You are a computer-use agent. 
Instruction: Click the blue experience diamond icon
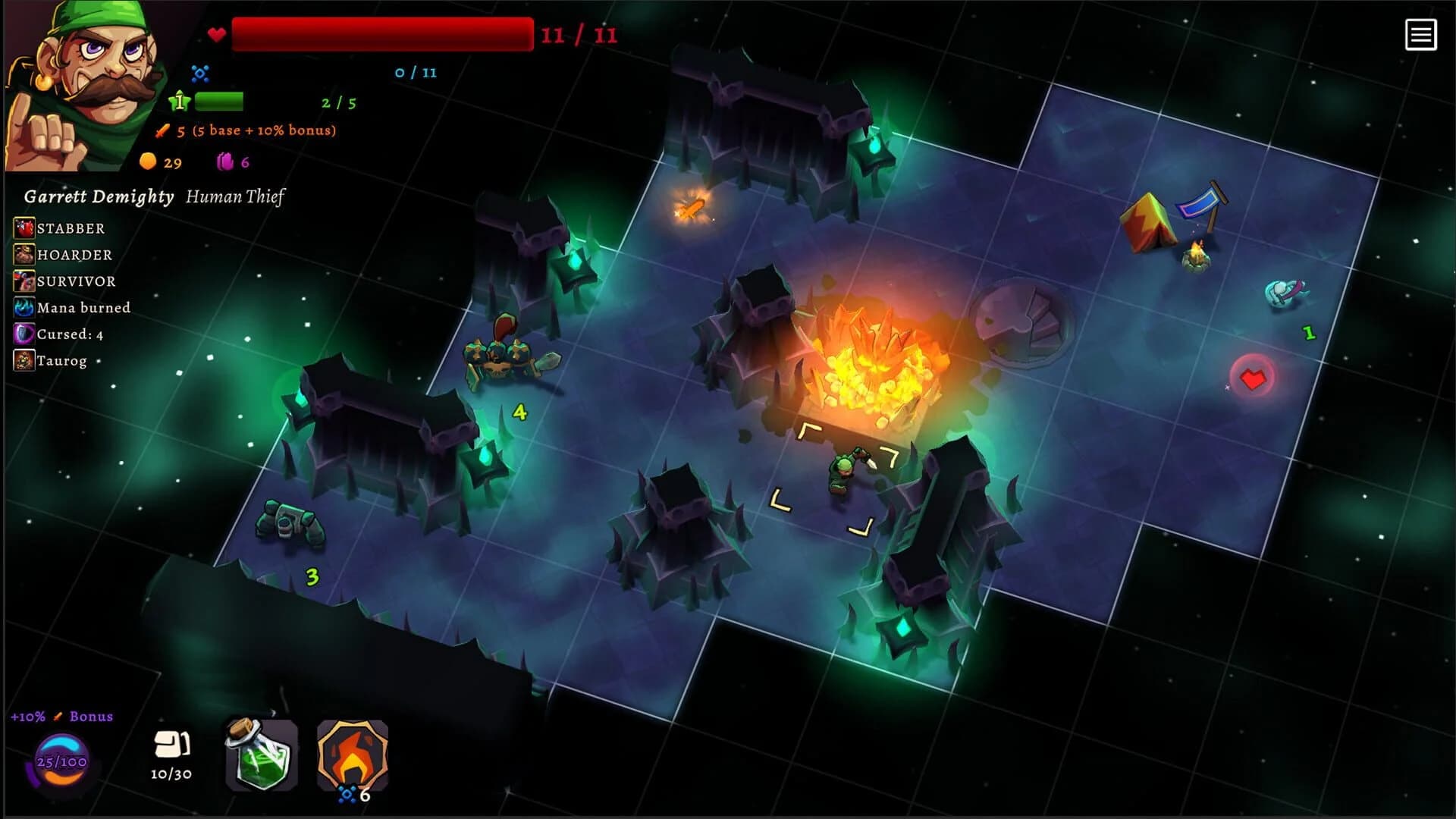[199, 73]
